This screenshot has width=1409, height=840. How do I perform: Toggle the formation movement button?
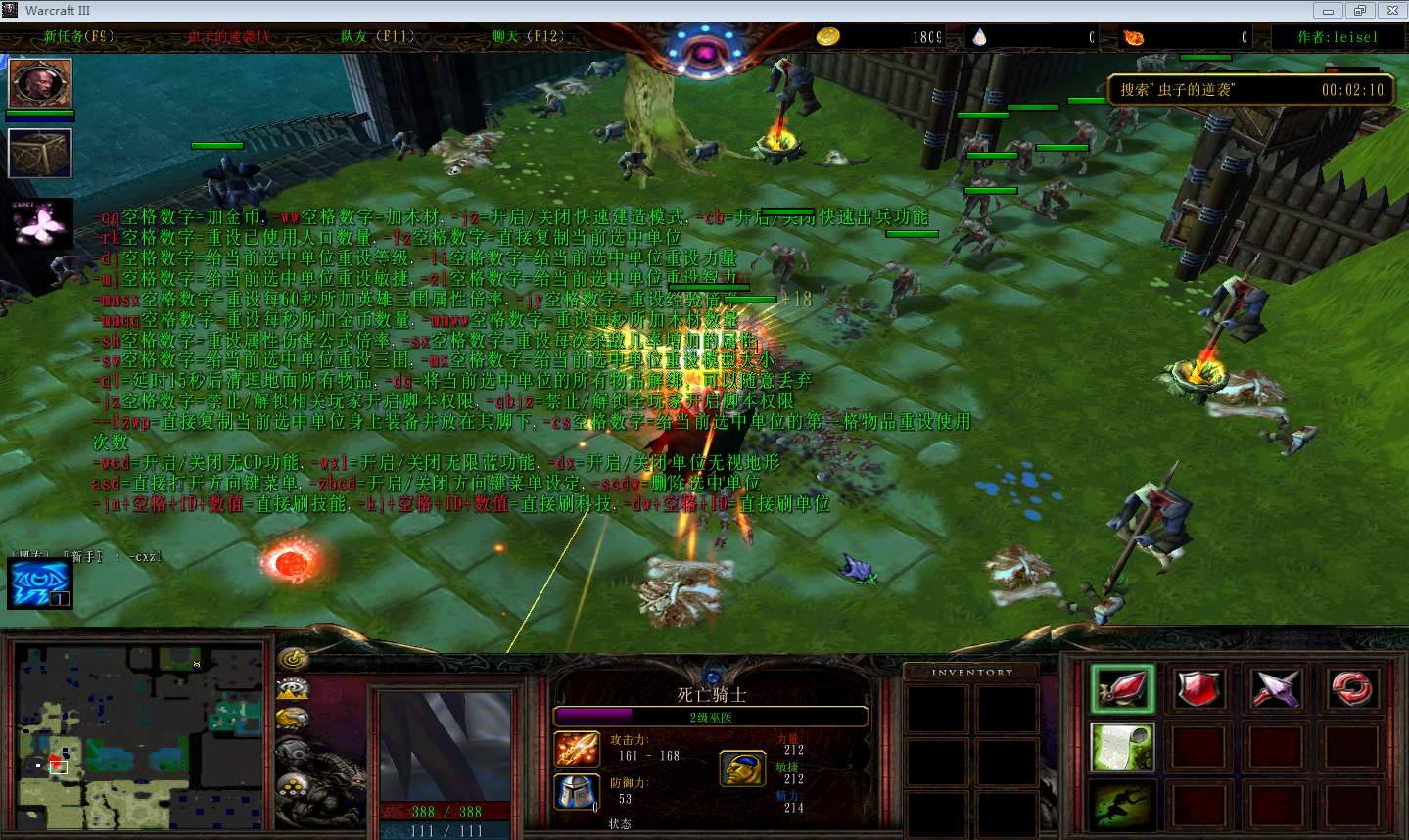point(293,784)
